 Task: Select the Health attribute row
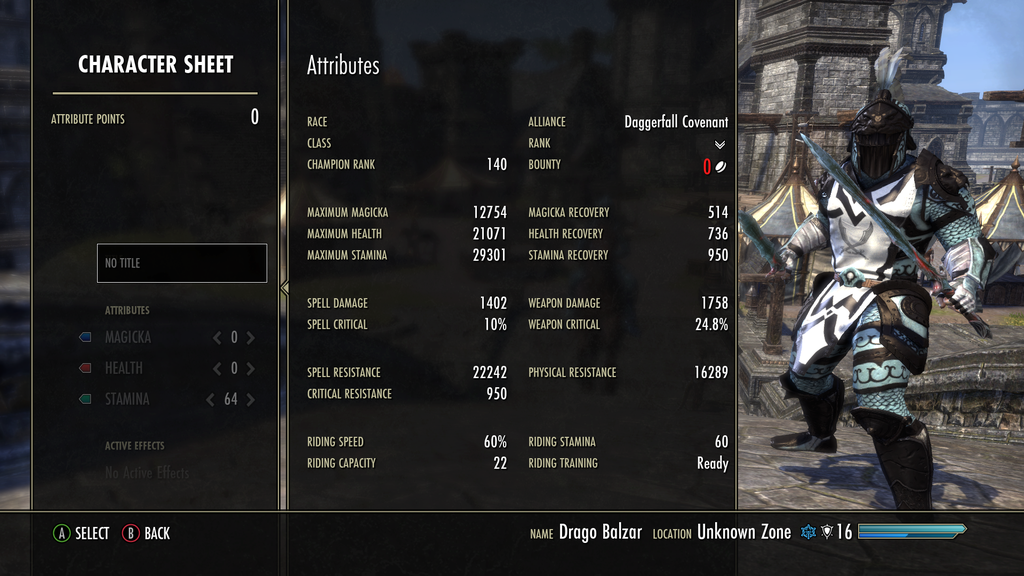coord(124,369)
